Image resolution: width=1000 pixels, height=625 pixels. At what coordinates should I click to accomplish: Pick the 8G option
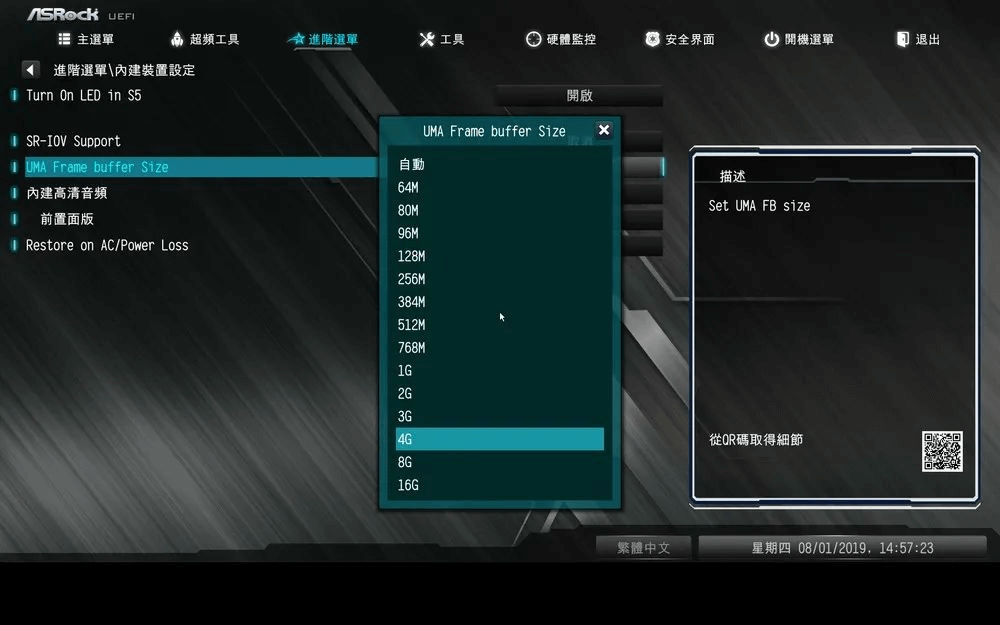point(405,463)
